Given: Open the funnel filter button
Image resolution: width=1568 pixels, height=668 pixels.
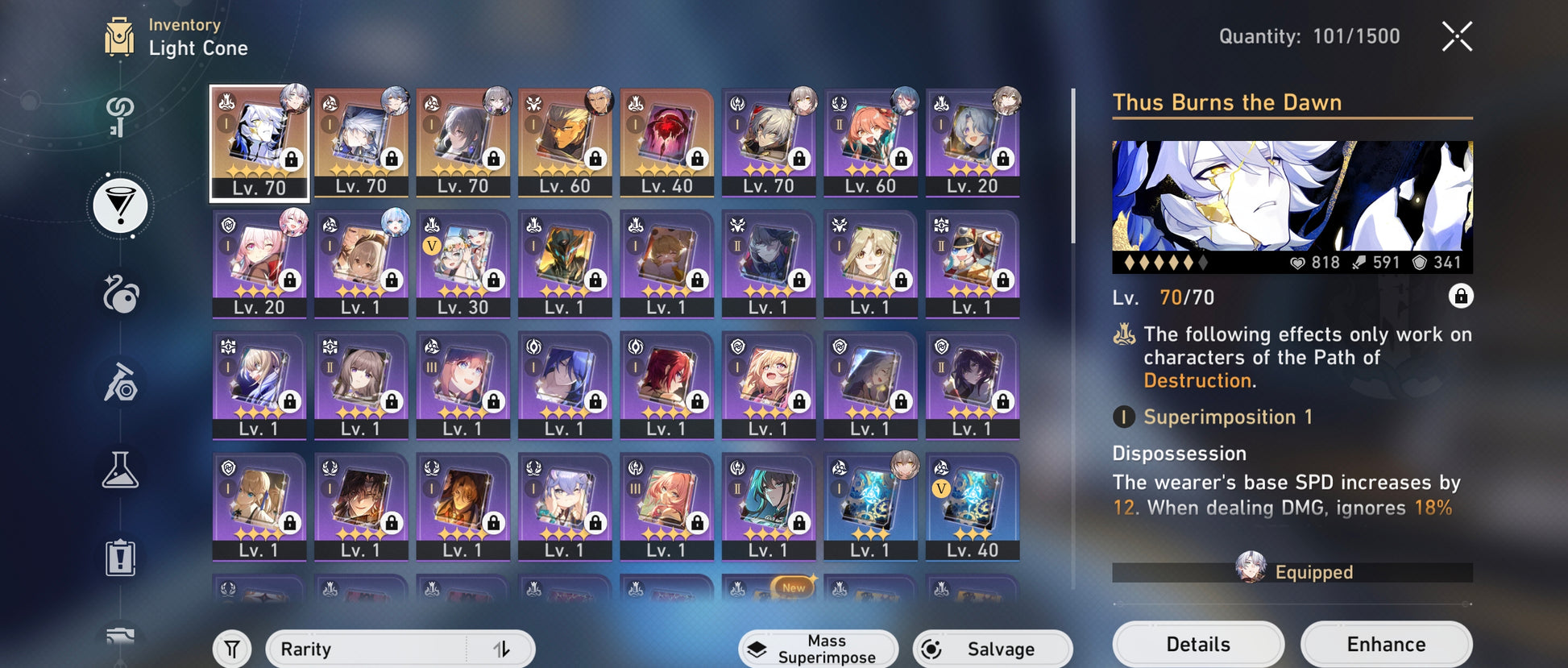Looking at the screenshot, I should 232,649.
